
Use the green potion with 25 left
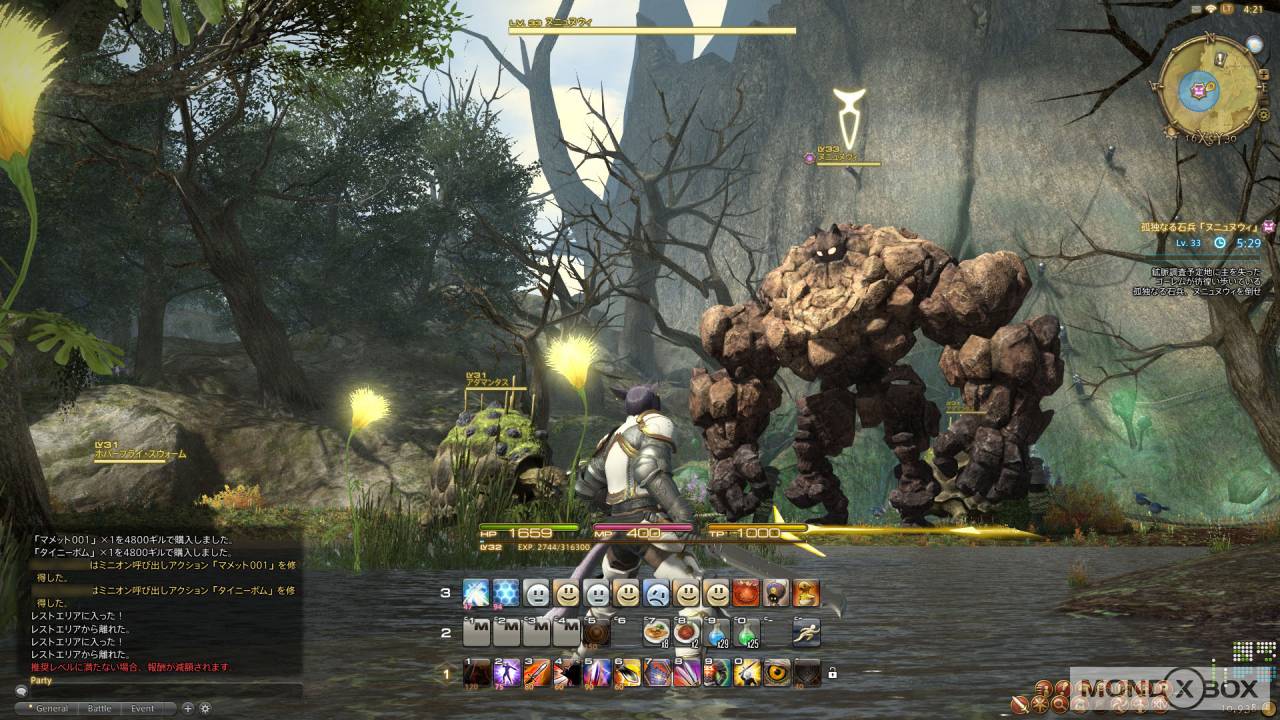tap(747, 633)
